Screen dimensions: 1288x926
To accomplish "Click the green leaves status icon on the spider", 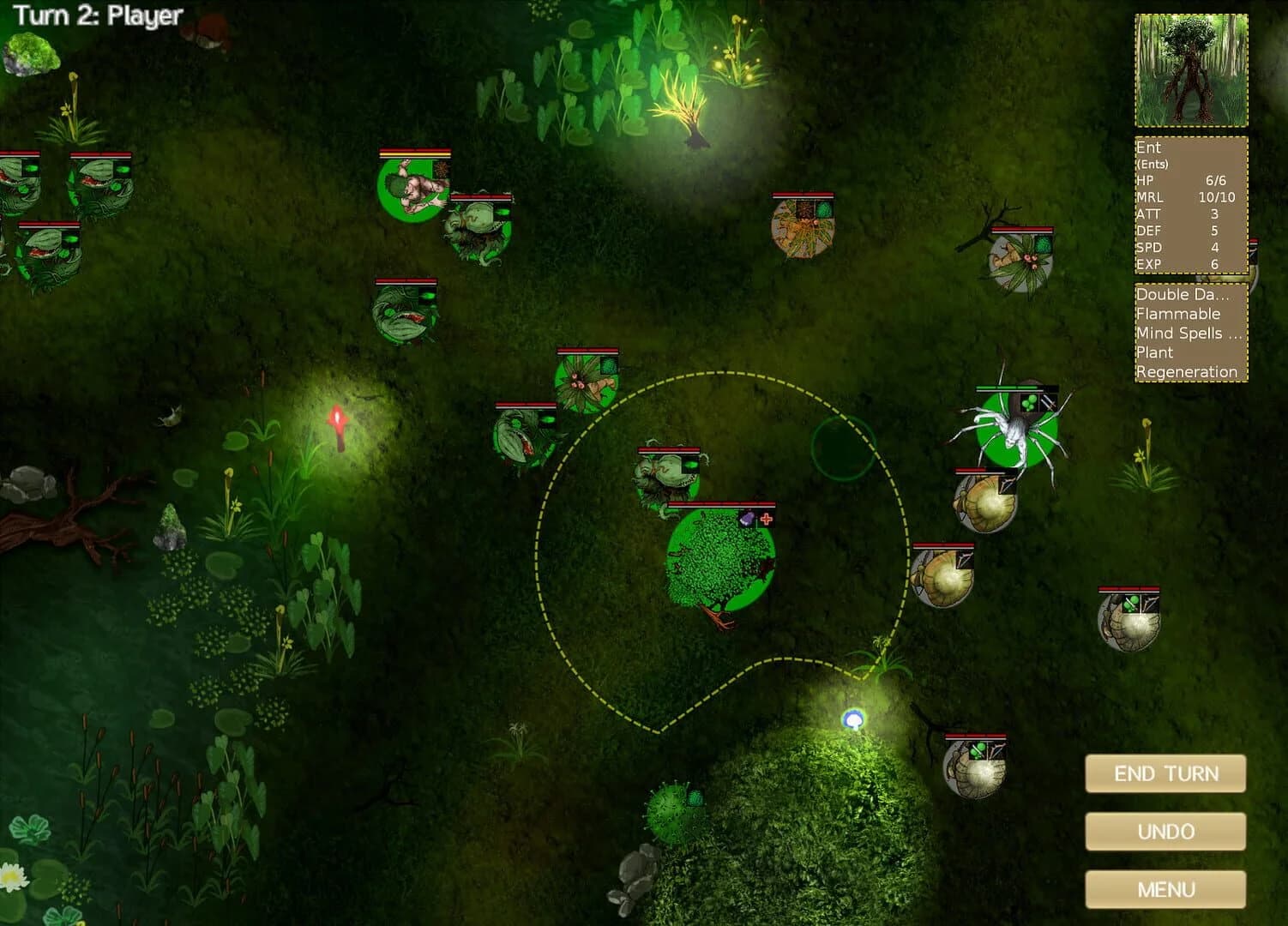I will (1029, 403).
